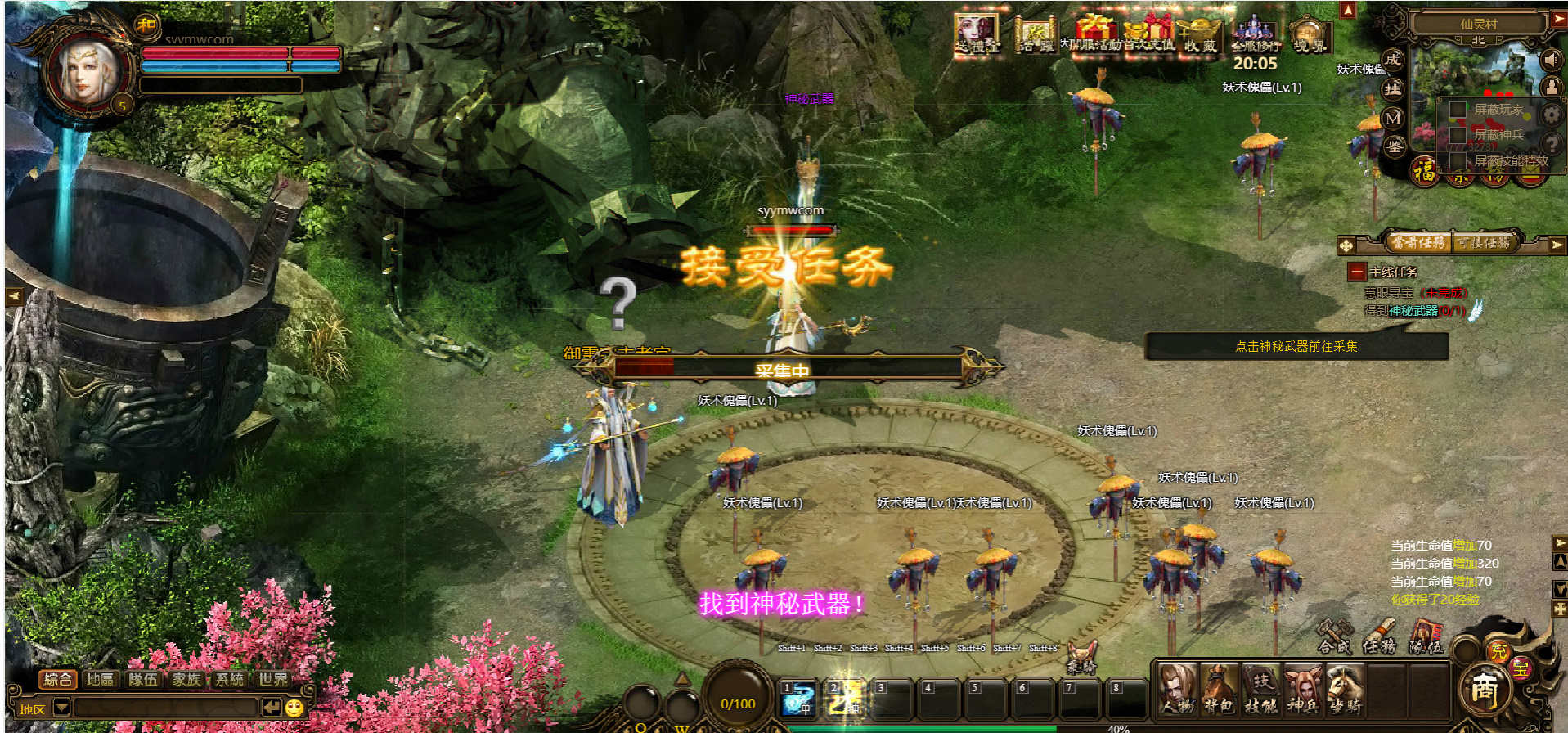Activate the skill in hotbar slot 1
The image size is (1568, 733).
[x=798, y=698]
